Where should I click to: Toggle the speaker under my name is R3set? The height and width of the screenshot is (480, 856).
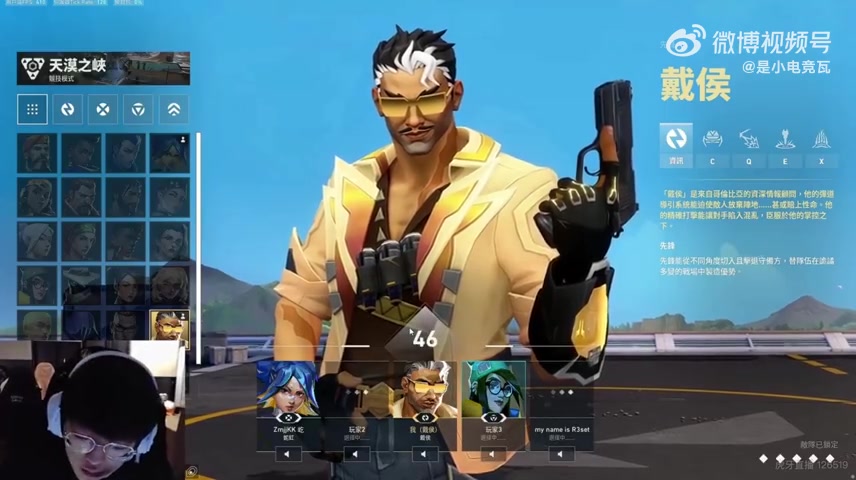tap(561, 454)
